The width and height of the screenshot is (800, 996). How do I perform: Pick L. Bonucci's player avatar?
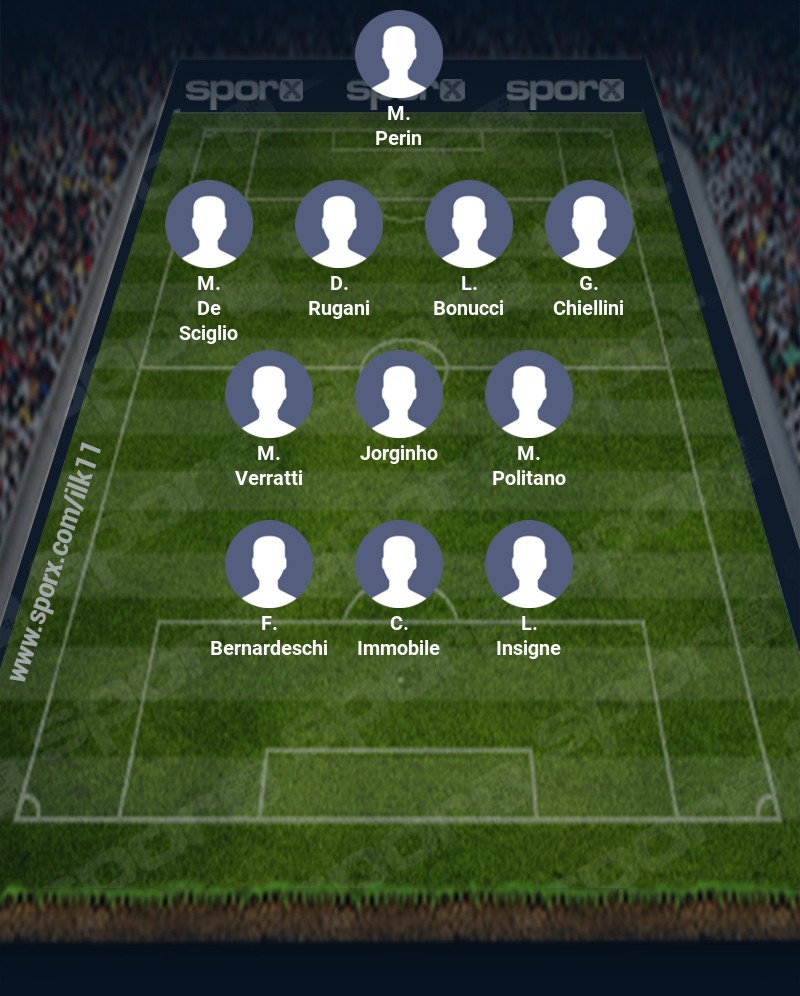469,224
